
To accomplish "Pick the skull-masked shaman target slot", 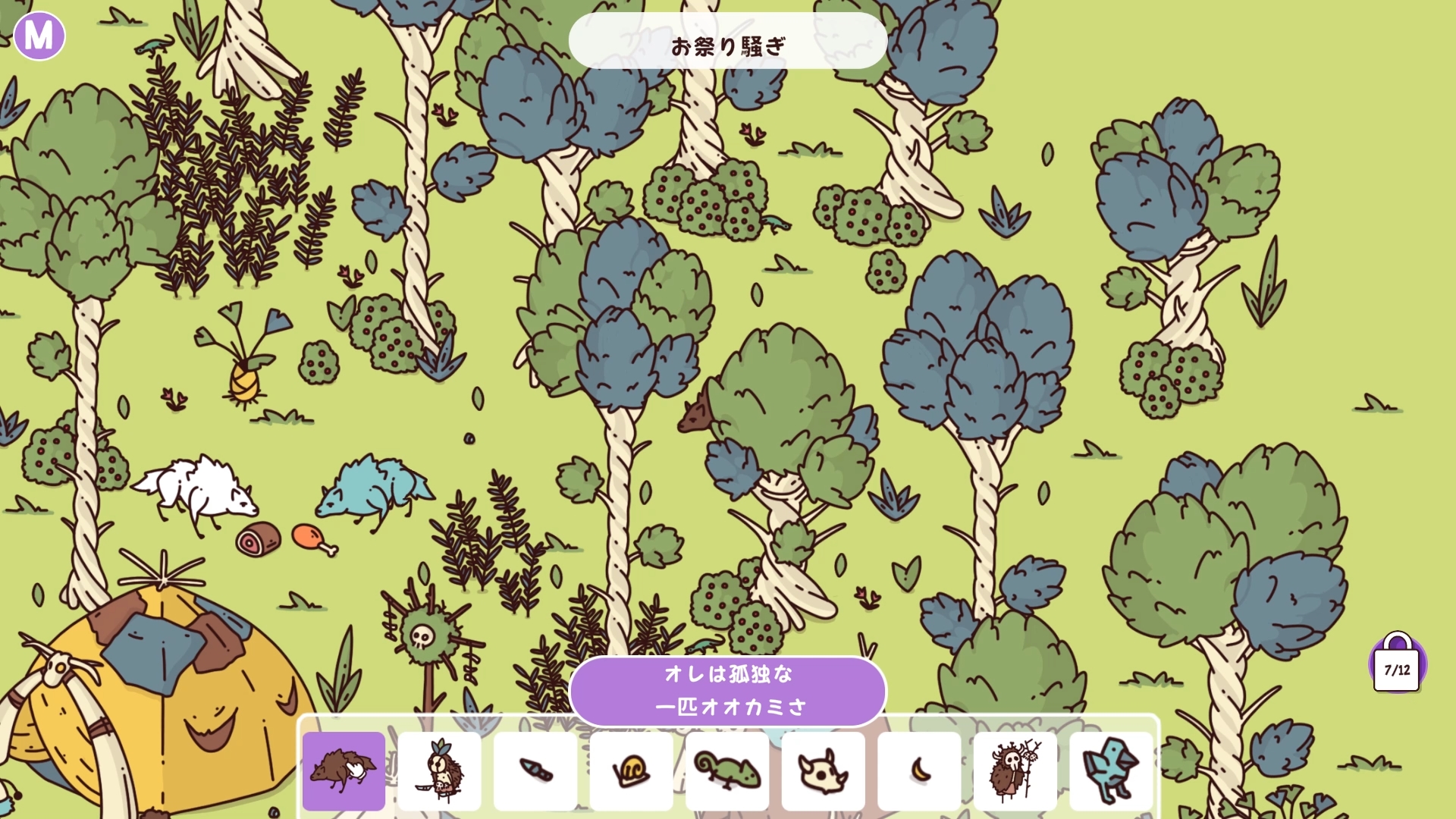I will 1015,770.
